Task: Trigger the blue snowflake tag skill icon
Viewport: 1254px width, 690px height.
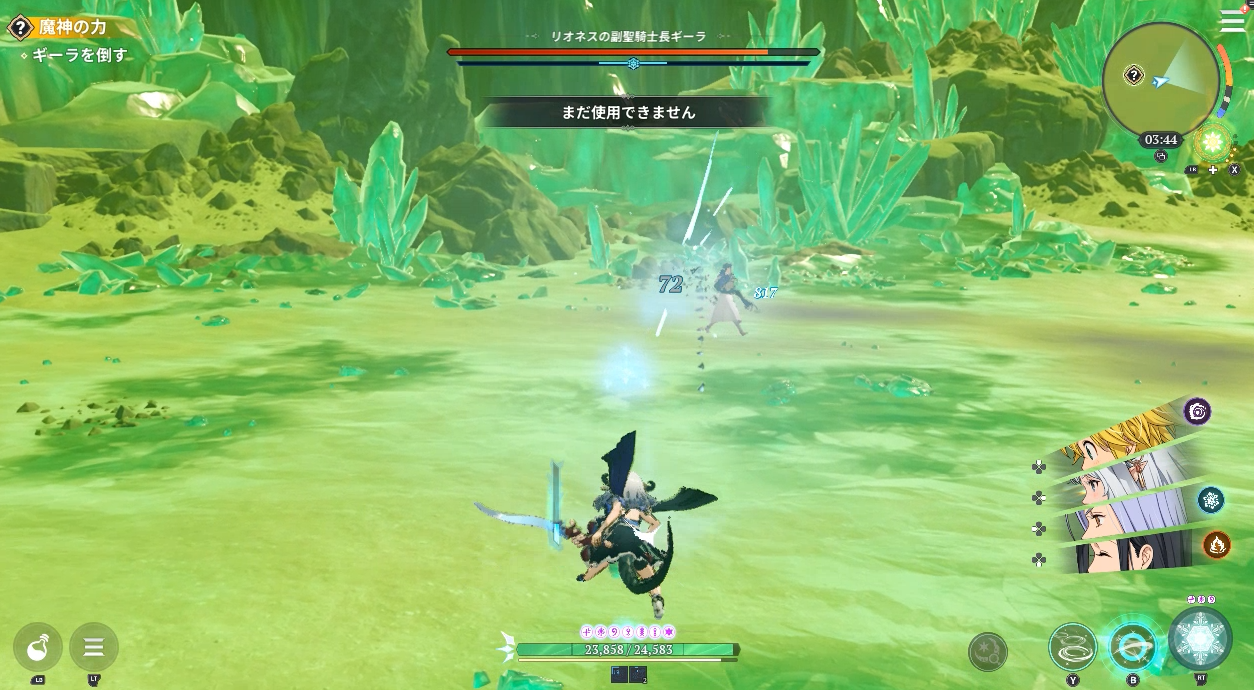Action: [x=1211, y=500]
